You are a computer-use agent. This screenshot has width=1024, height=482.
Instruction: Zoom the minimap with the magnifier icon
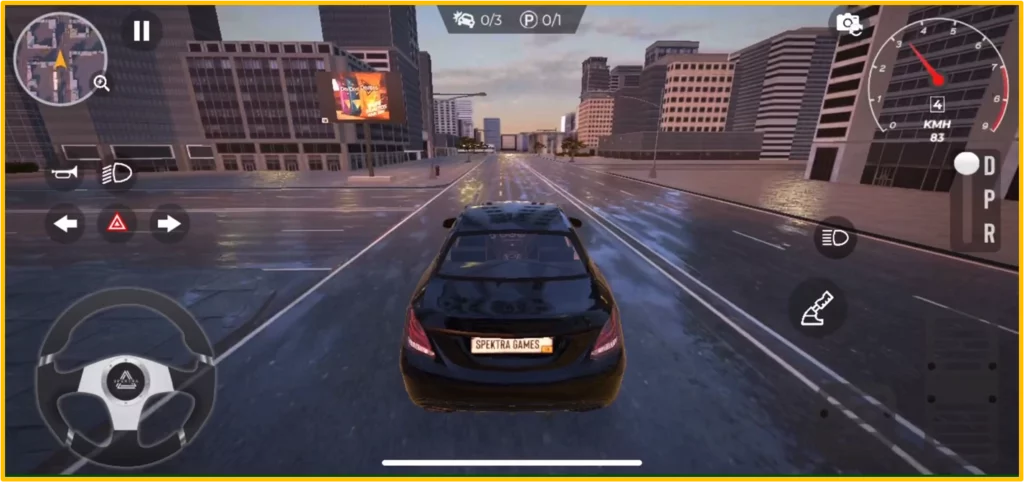(101, 84)
